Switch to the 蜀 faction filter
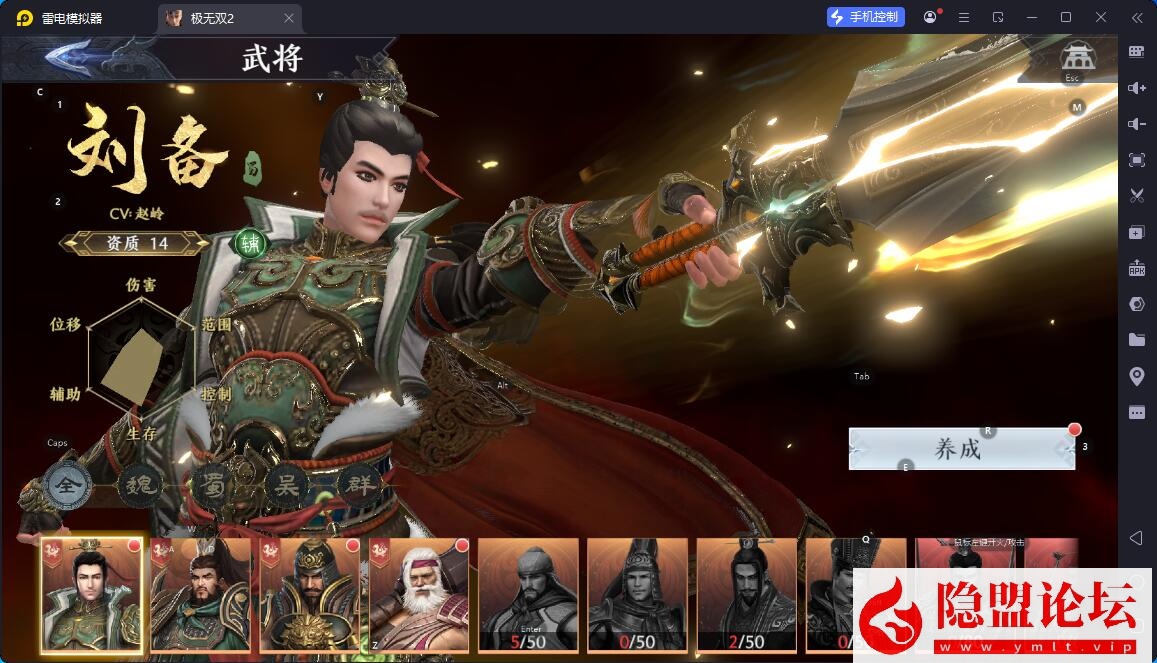The image size is (1157, 663). (213, 485)
